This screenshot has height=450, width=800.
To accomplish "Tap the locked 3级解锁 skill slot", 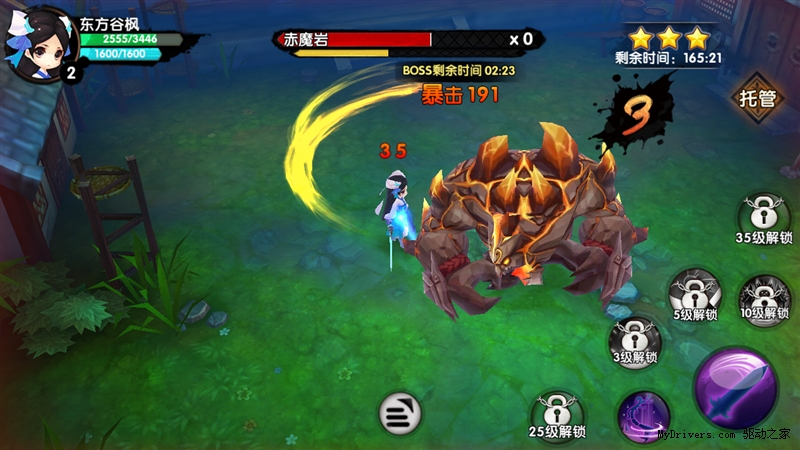I will (635, 340).
